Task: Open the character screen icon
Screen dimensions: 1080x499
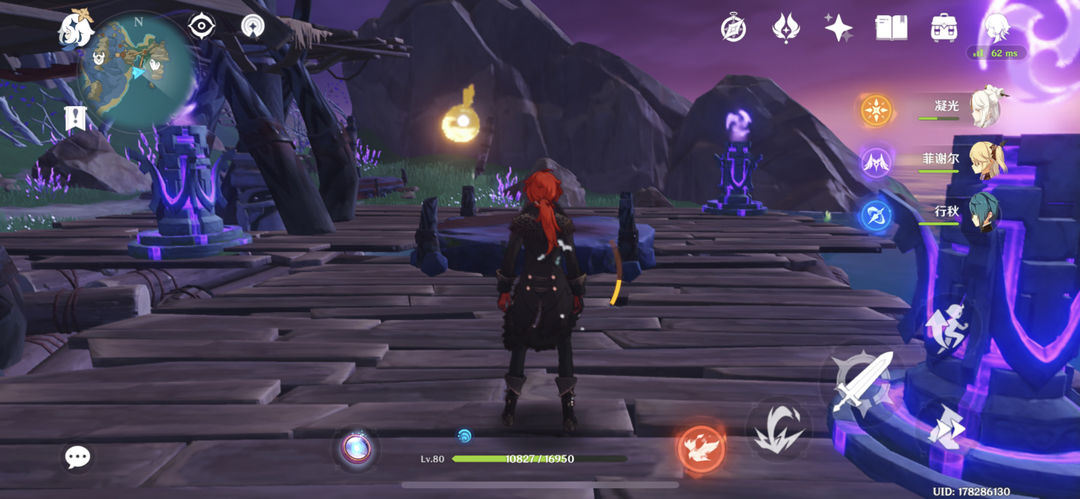Action: click(x=996, y=27)
